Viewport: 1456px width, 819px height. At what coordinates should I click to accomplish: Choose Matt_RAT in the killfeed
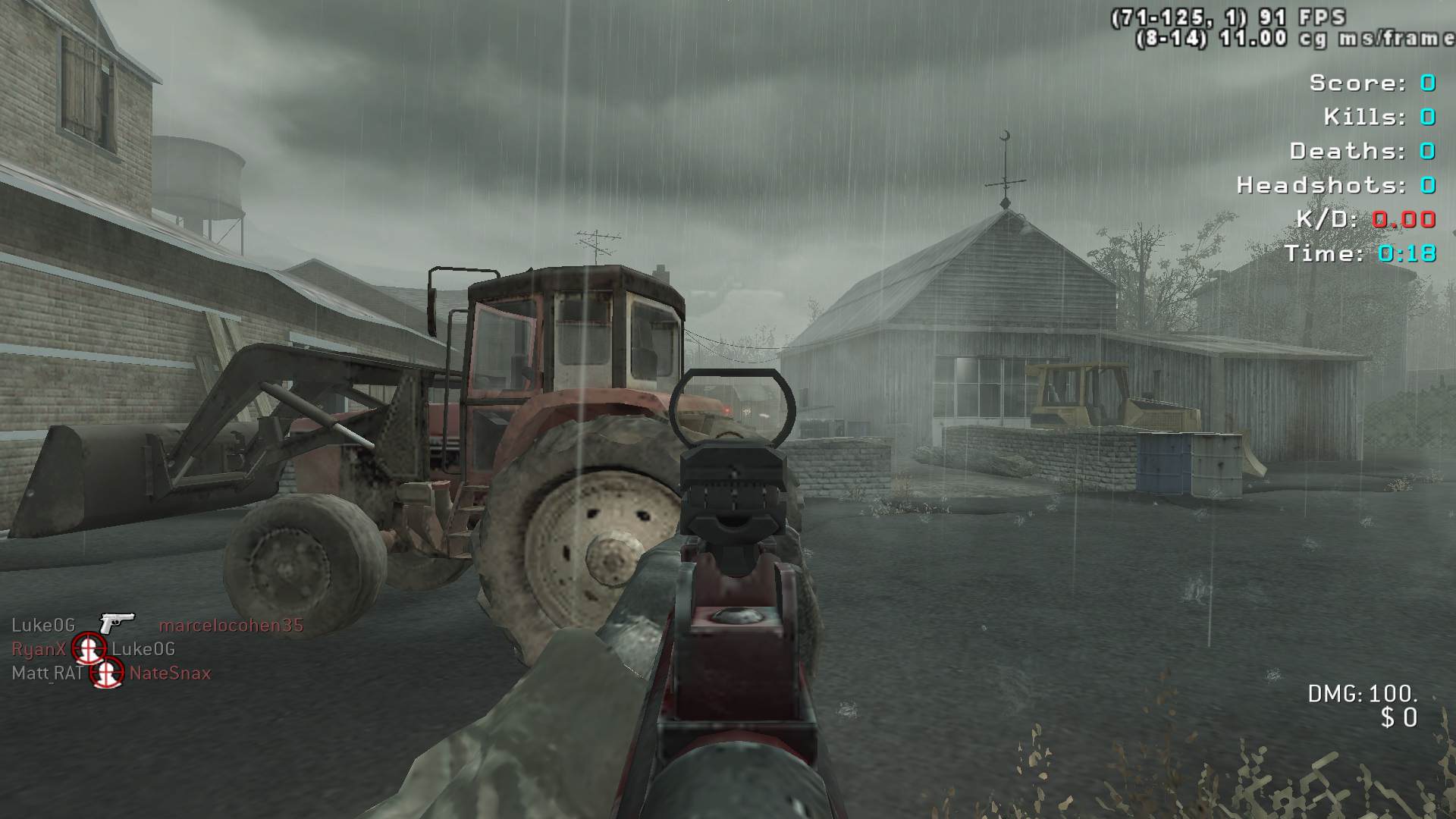pyautogui.click(x=47, y=673)
